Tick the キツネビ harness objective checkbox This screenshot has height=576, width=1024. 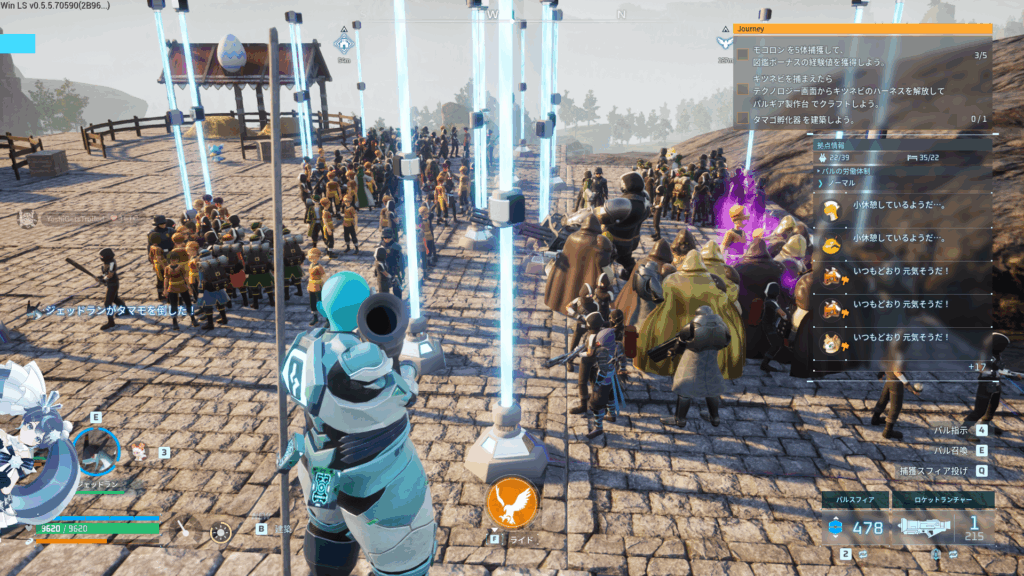tap(743, 90)
